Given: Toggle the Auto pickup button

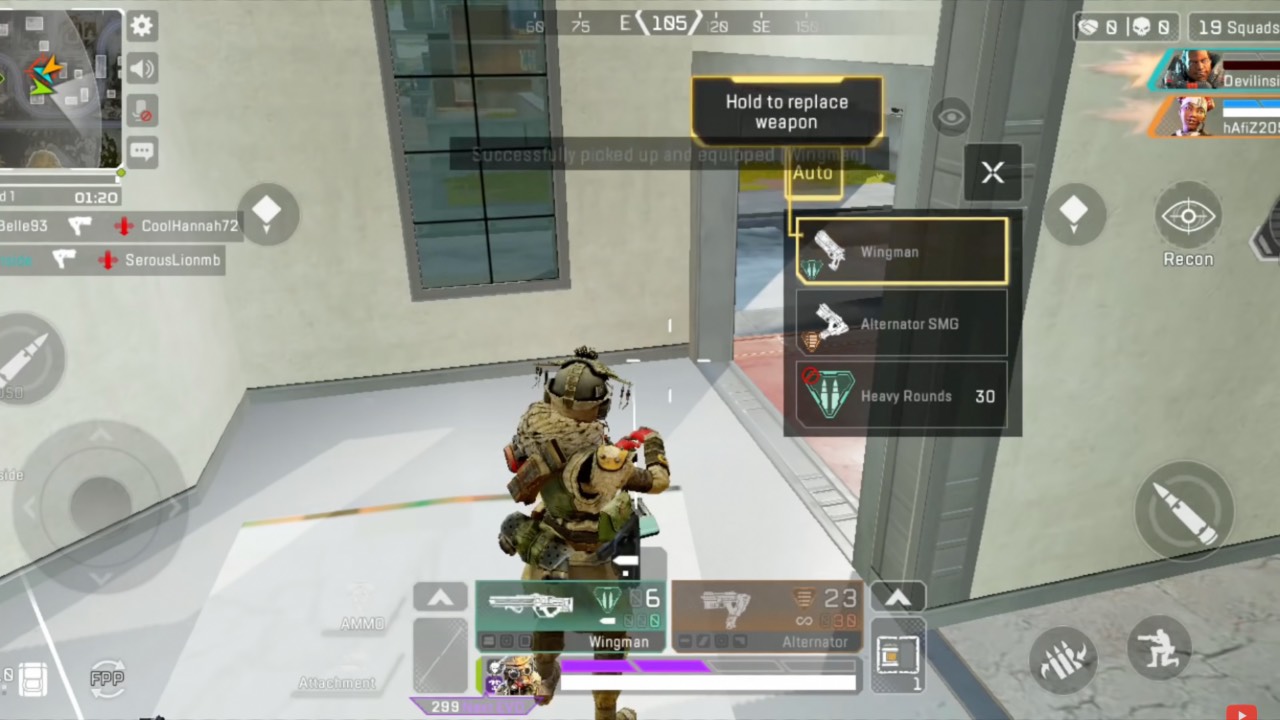Looking at the screenshot, I should click(x=813, y=174).
